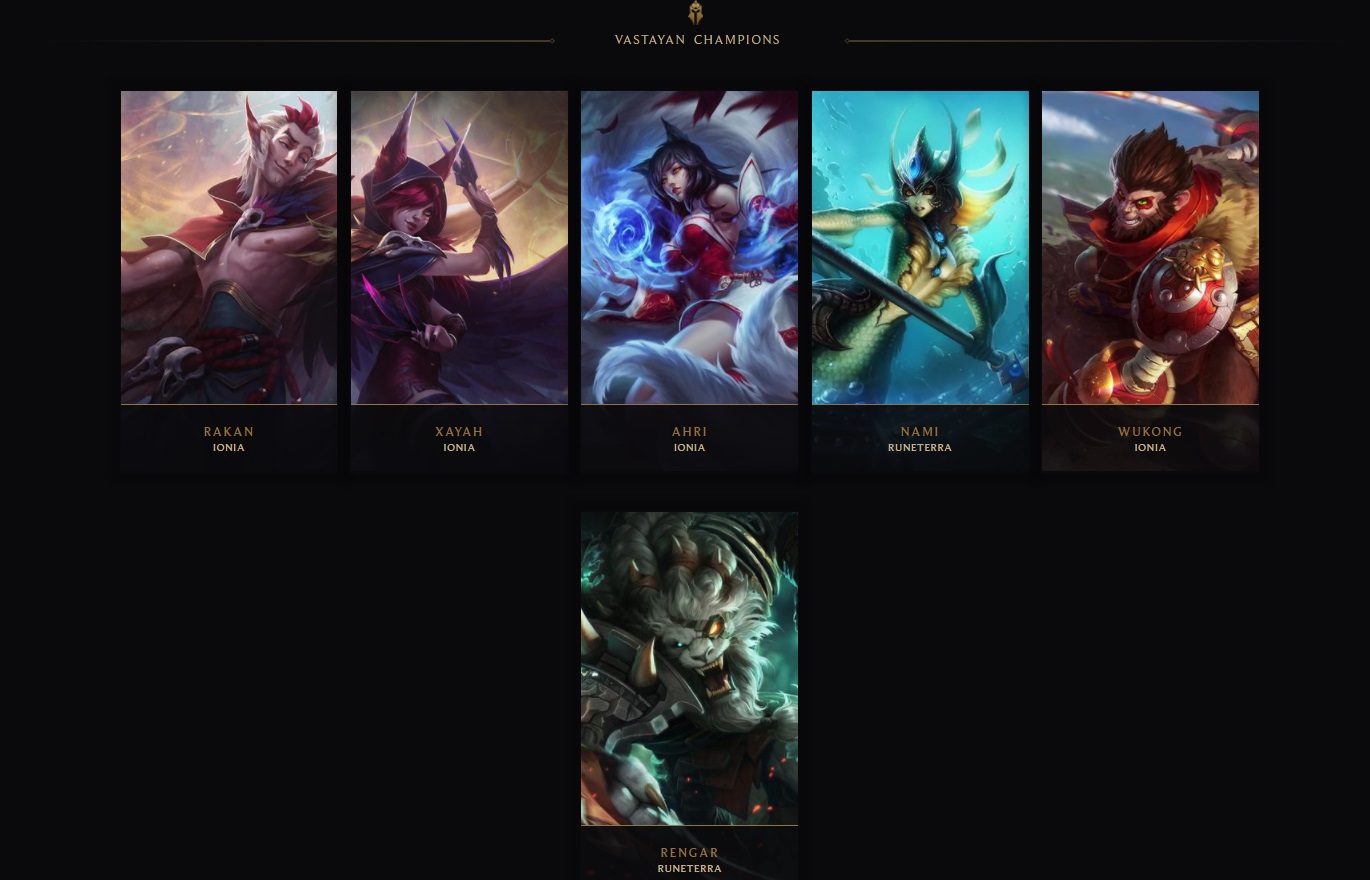Open Rengar's champion portrait
Screen dimensions: 1370x880
click(x=689, y=668)
